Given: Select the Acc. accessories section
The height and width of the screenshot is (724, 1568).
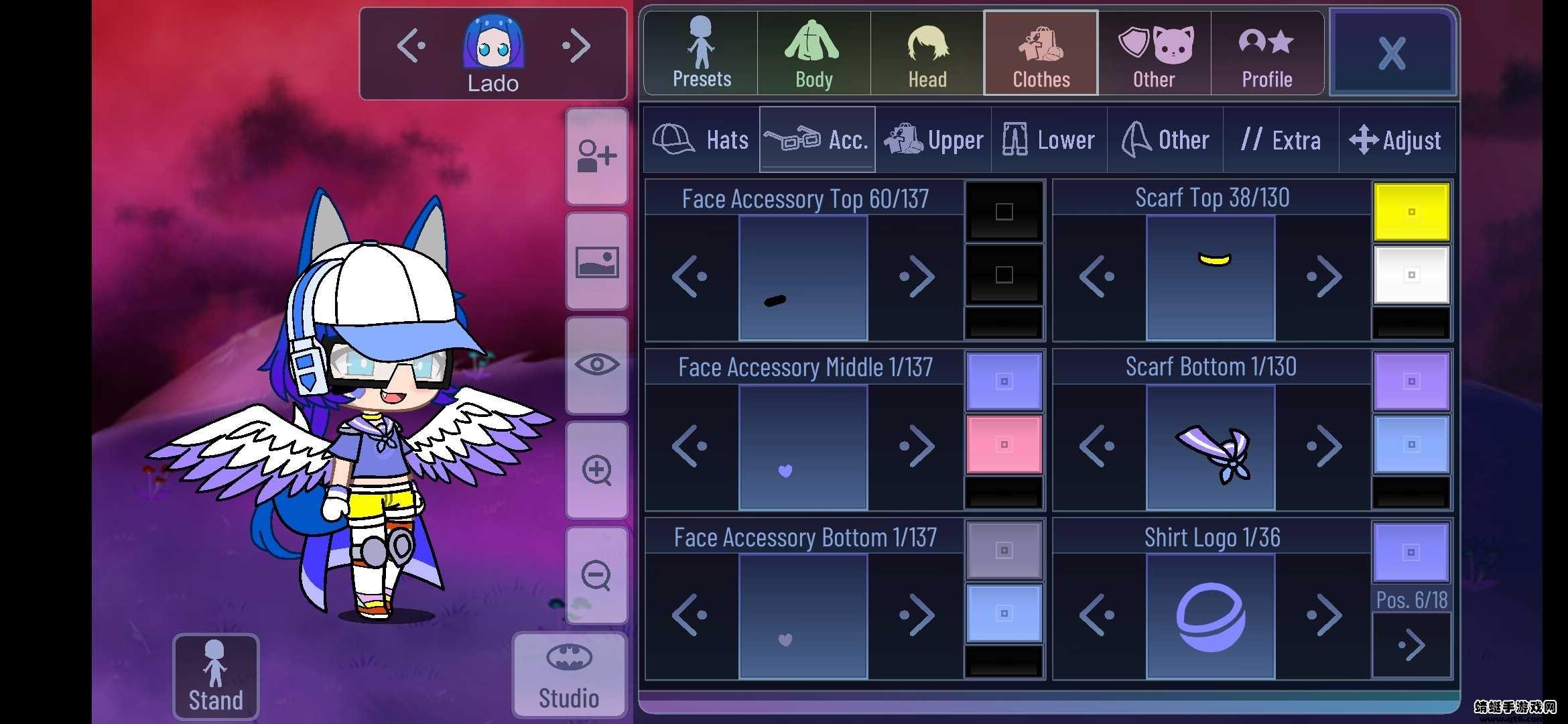Looking at the screenshot, I should (x=816, y=139).
